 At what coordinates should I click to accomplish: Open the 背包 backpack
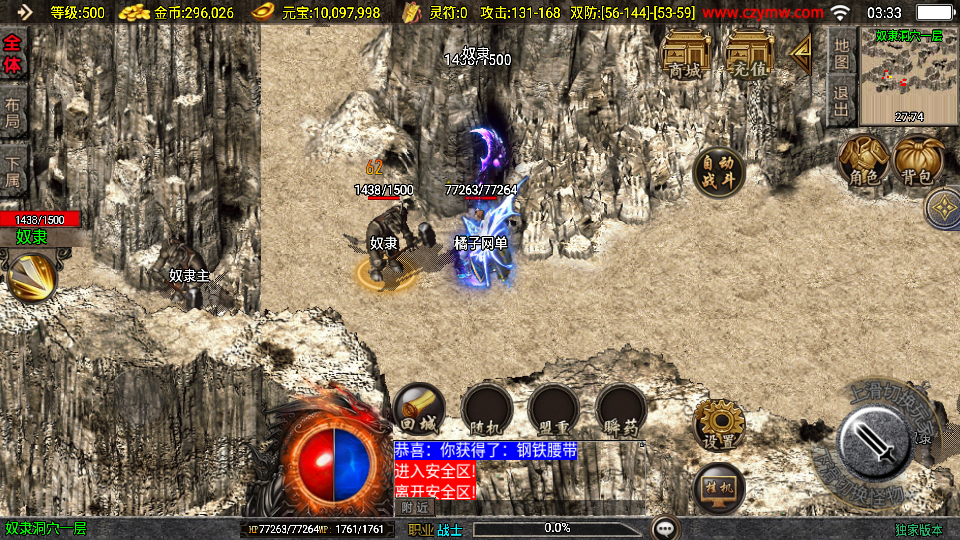pos(917,161)
